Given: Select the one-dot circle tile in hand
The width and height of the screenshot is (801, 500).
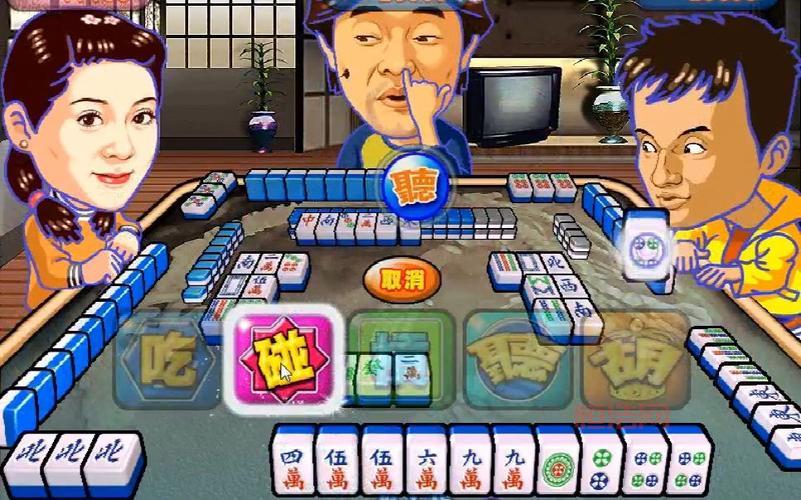Looking at the screenshot, I should tap(557, 464).
